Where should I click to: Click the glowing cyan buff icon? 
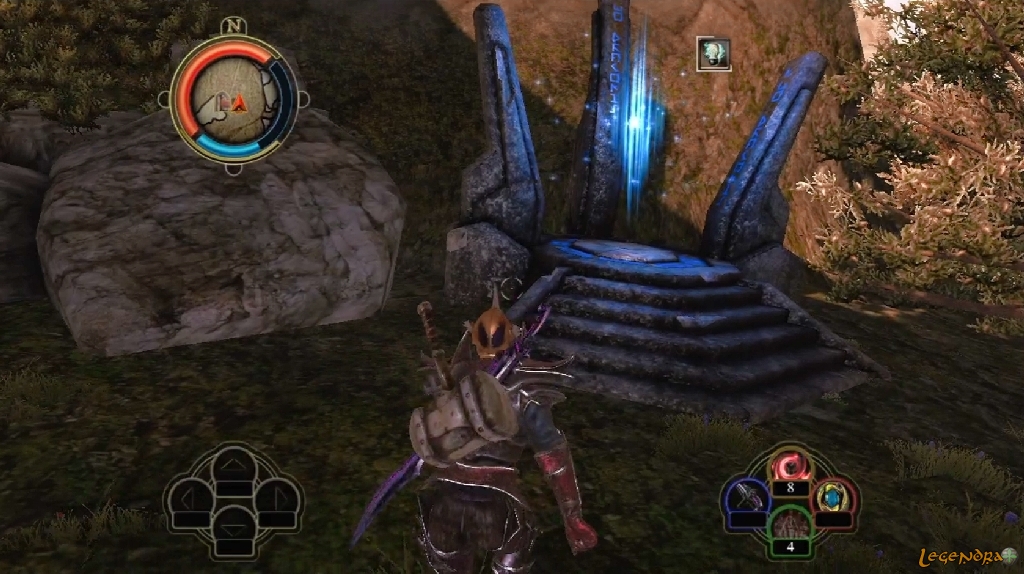coord(713,54)
